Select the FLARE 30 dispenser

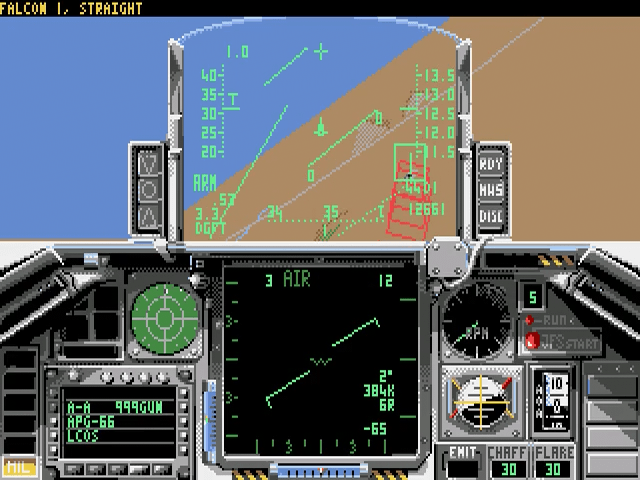coord(555,460)
